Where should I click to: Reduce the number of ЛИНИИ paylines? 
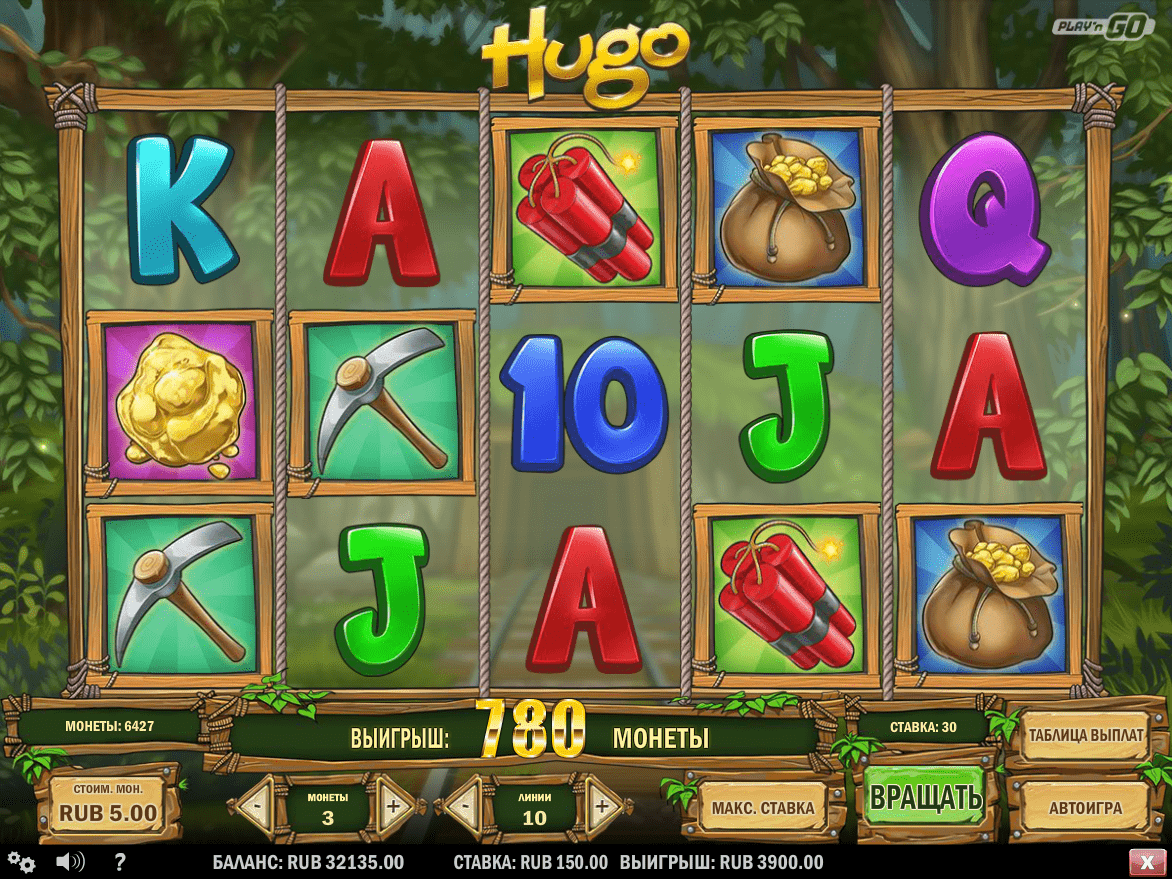click(464, 805)
